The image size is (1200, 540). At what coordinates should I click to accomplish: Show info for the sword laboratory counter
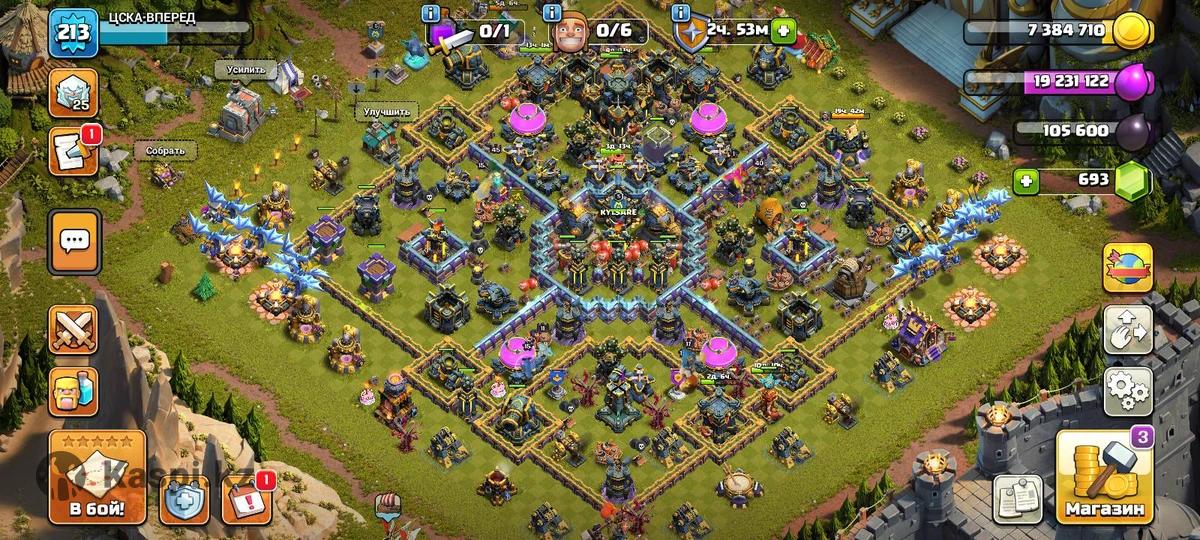(x=431, y=14)
